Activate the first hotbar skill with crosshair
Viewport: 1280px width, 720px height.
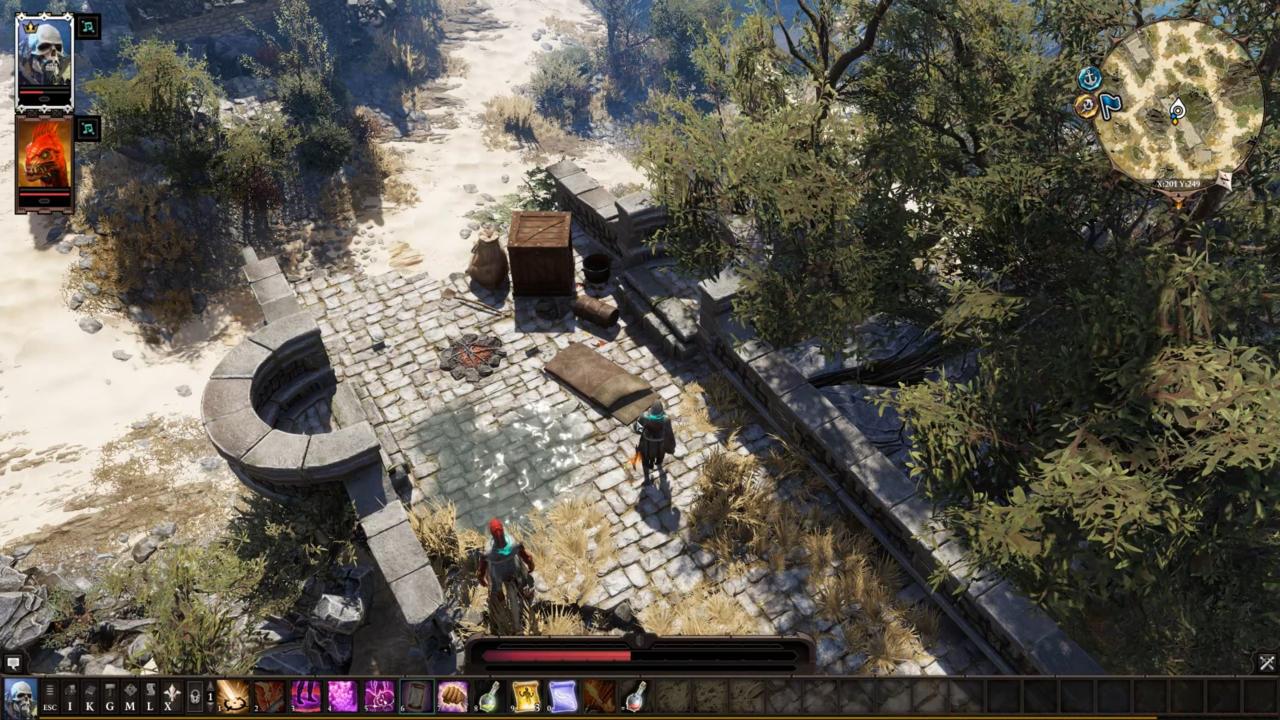pos(233,696)
